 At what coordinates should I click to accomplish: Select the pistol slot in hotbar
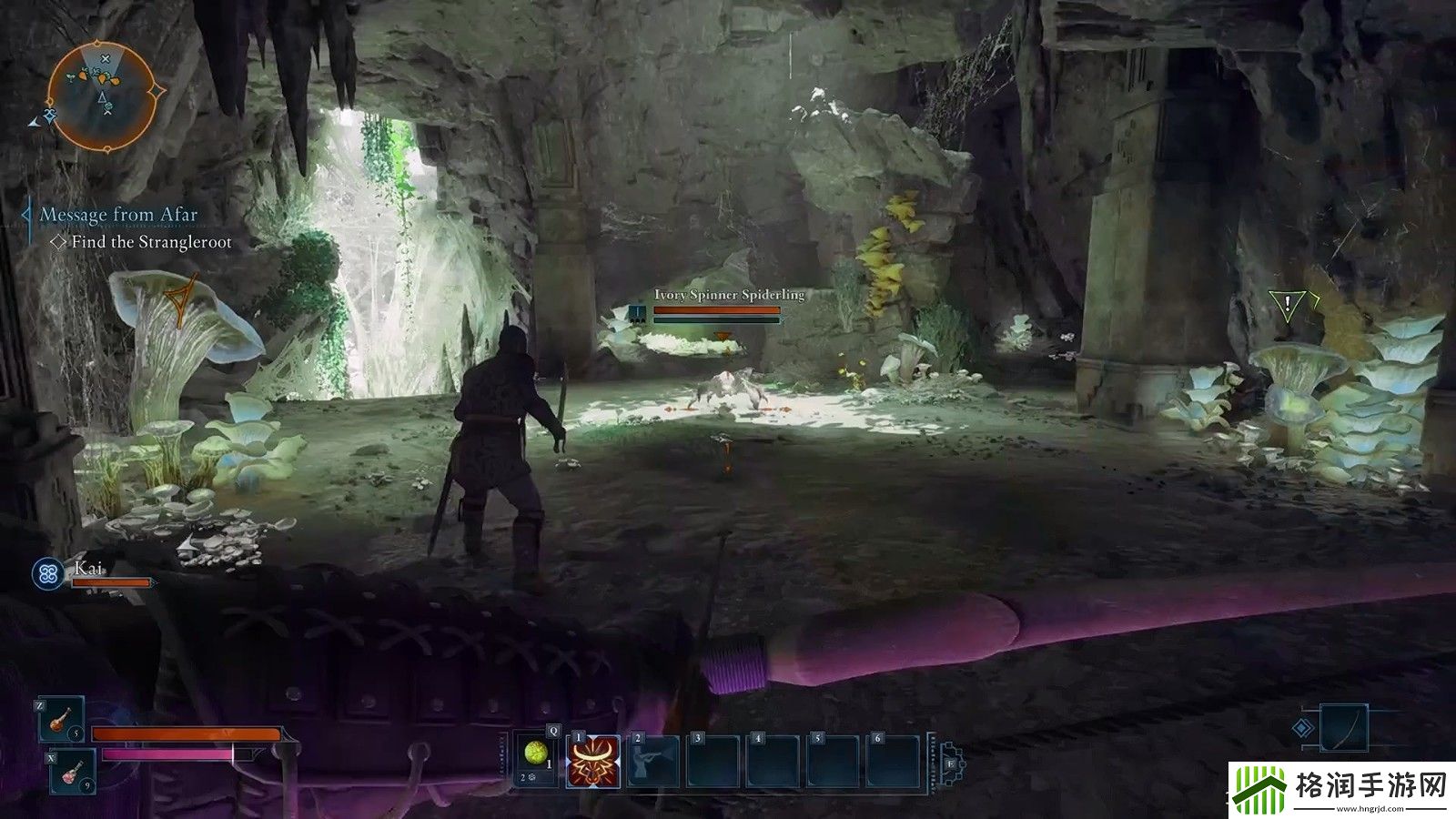[653, 761]
